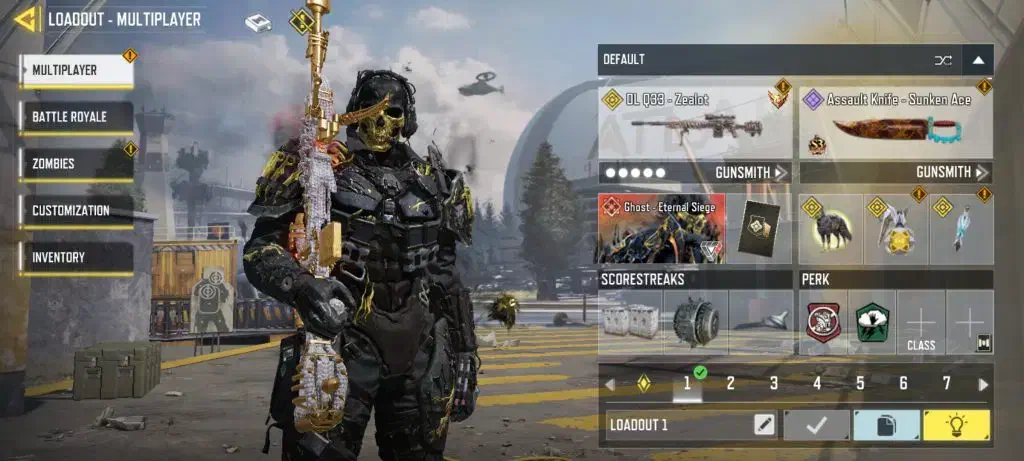The image size is (1024, 461).
Task: Switch to loadout number 4
Action: [817, 383]
